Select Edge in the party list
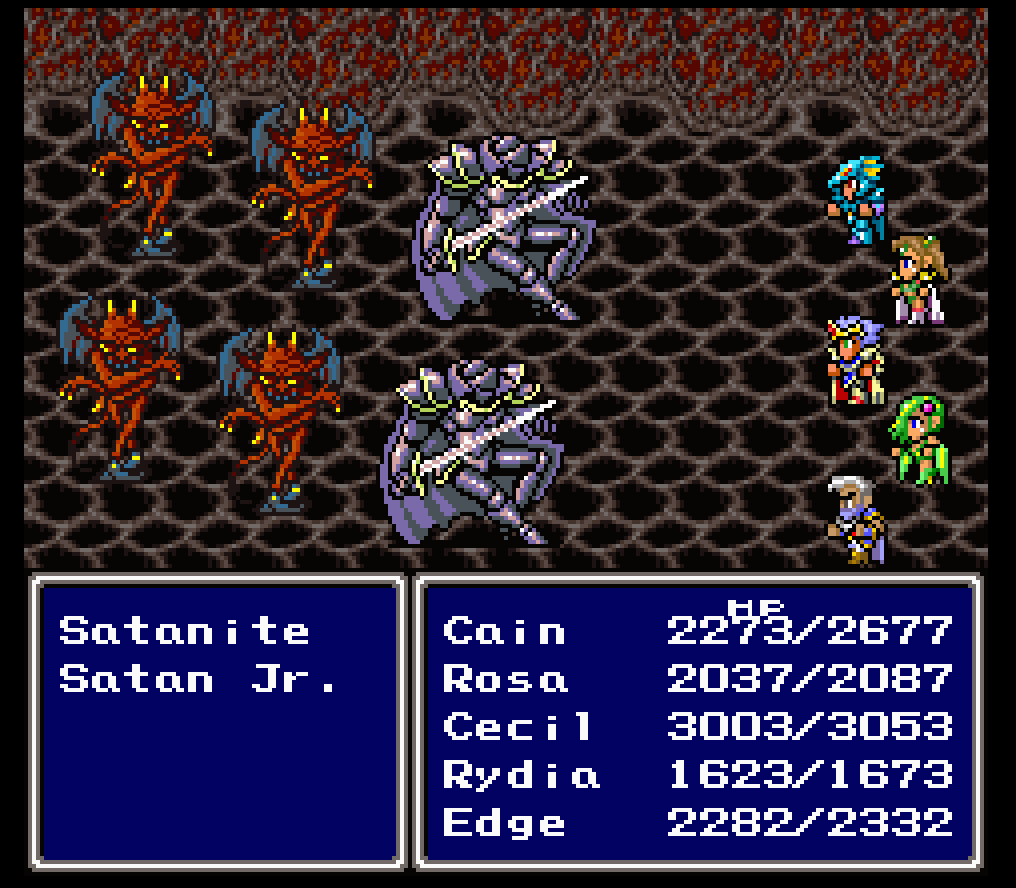Image resolution: width=1016 pixels, height=888 pixels. point(504,823)
